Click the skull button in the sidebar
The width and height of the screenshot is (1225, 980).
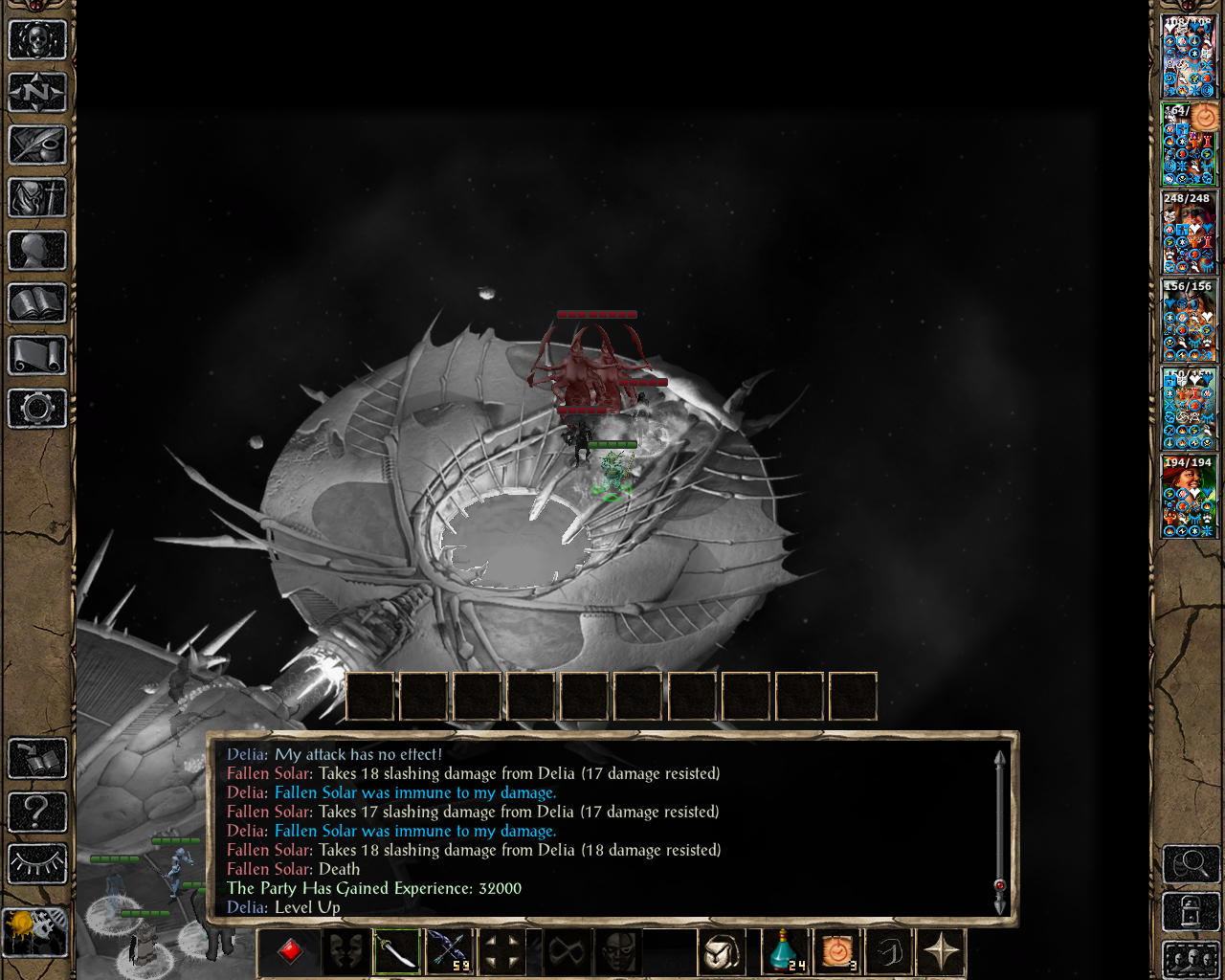pyautogui.click(x=37, y=40)
